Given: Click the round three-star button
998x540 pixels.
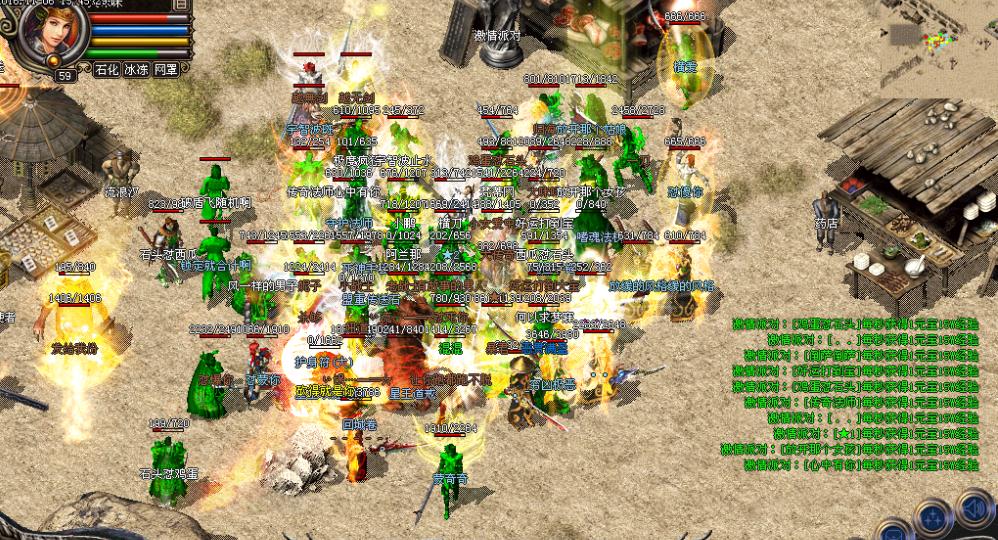Looking at the screenshot, I should 932,517.
